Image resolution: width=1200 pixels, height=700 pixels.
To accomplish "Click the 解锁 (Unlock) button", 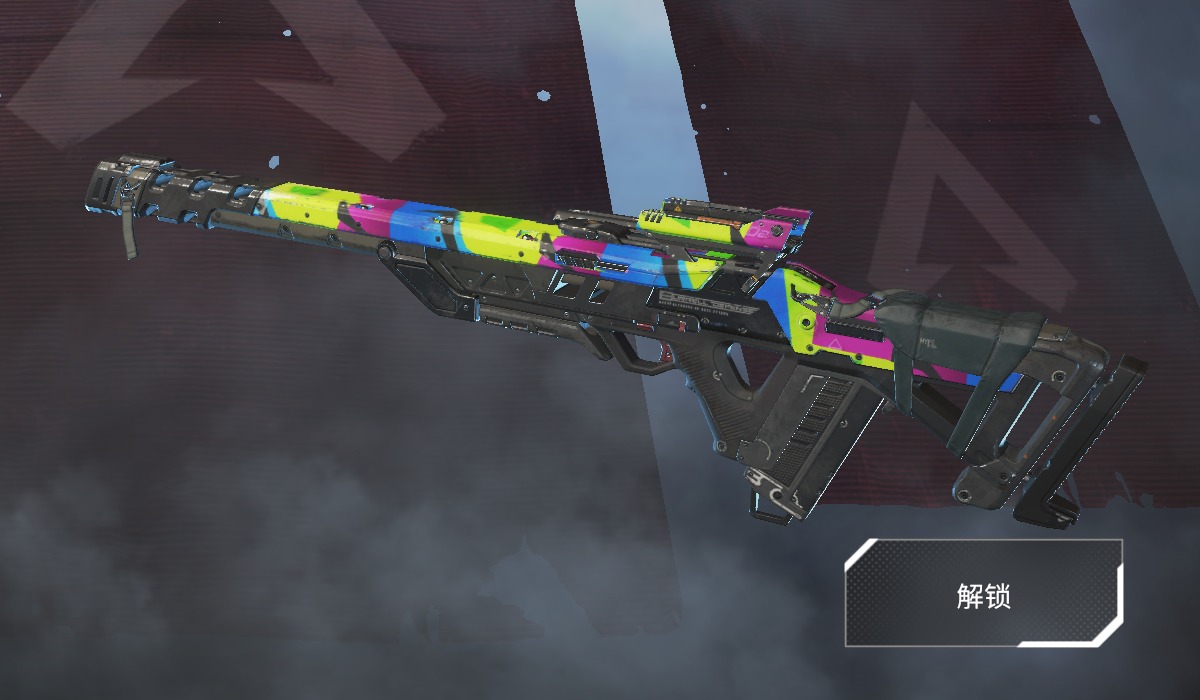I will pyautogui.click(x=984, y=594).
